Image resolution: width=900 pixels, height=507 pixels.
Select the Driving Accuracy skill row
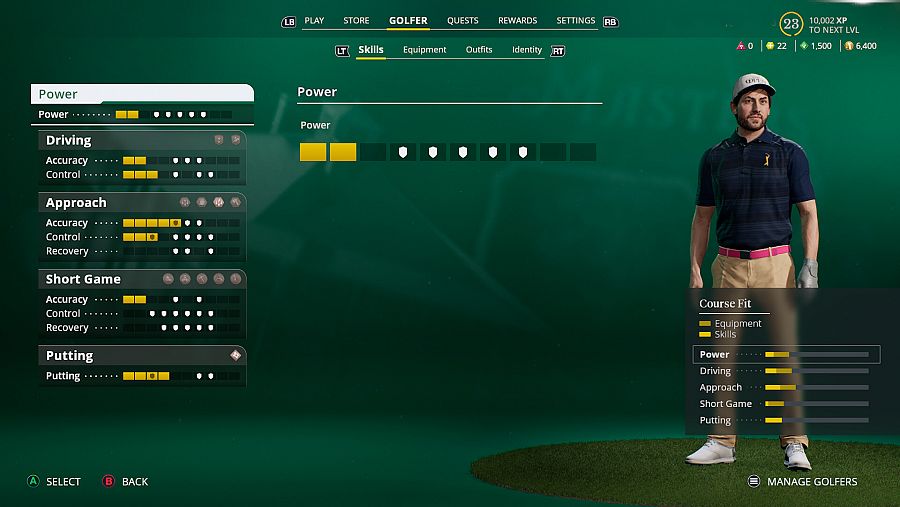click(142, 160)
